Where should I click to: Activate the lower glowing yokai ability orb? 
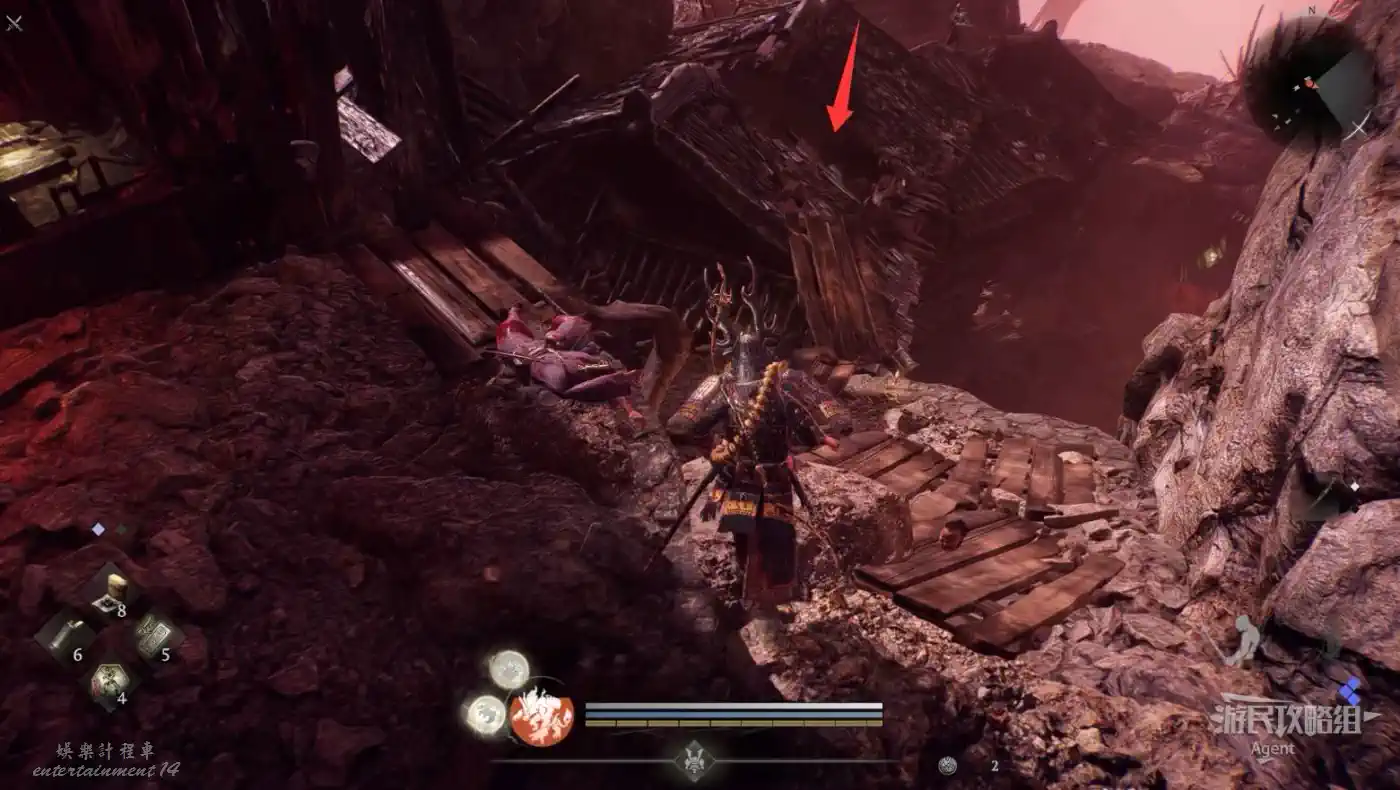[x=486, y=714]
